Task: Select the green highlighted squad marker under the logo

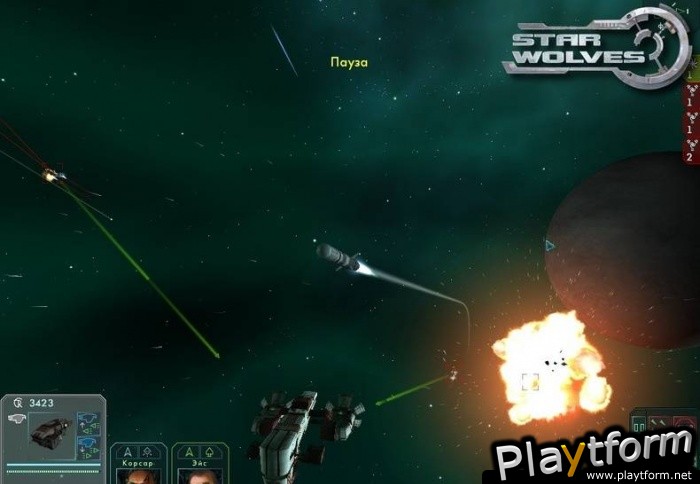Action: tap(691, 74)
